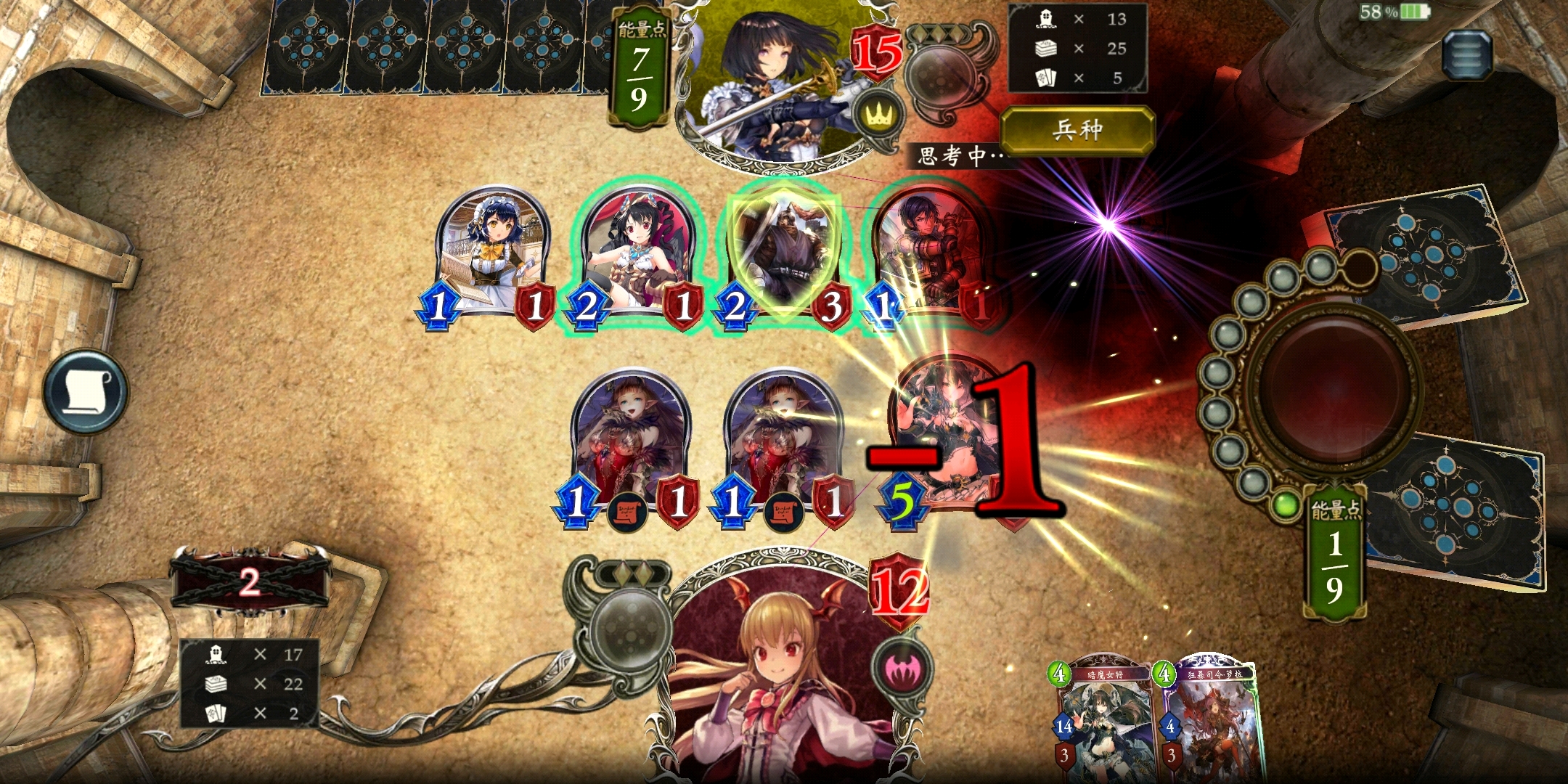The width and height of the screenshot is (1568, 784).
Task: Open the main menu hamburger button
Action: pyautogui.click(x=1466, y=54)
